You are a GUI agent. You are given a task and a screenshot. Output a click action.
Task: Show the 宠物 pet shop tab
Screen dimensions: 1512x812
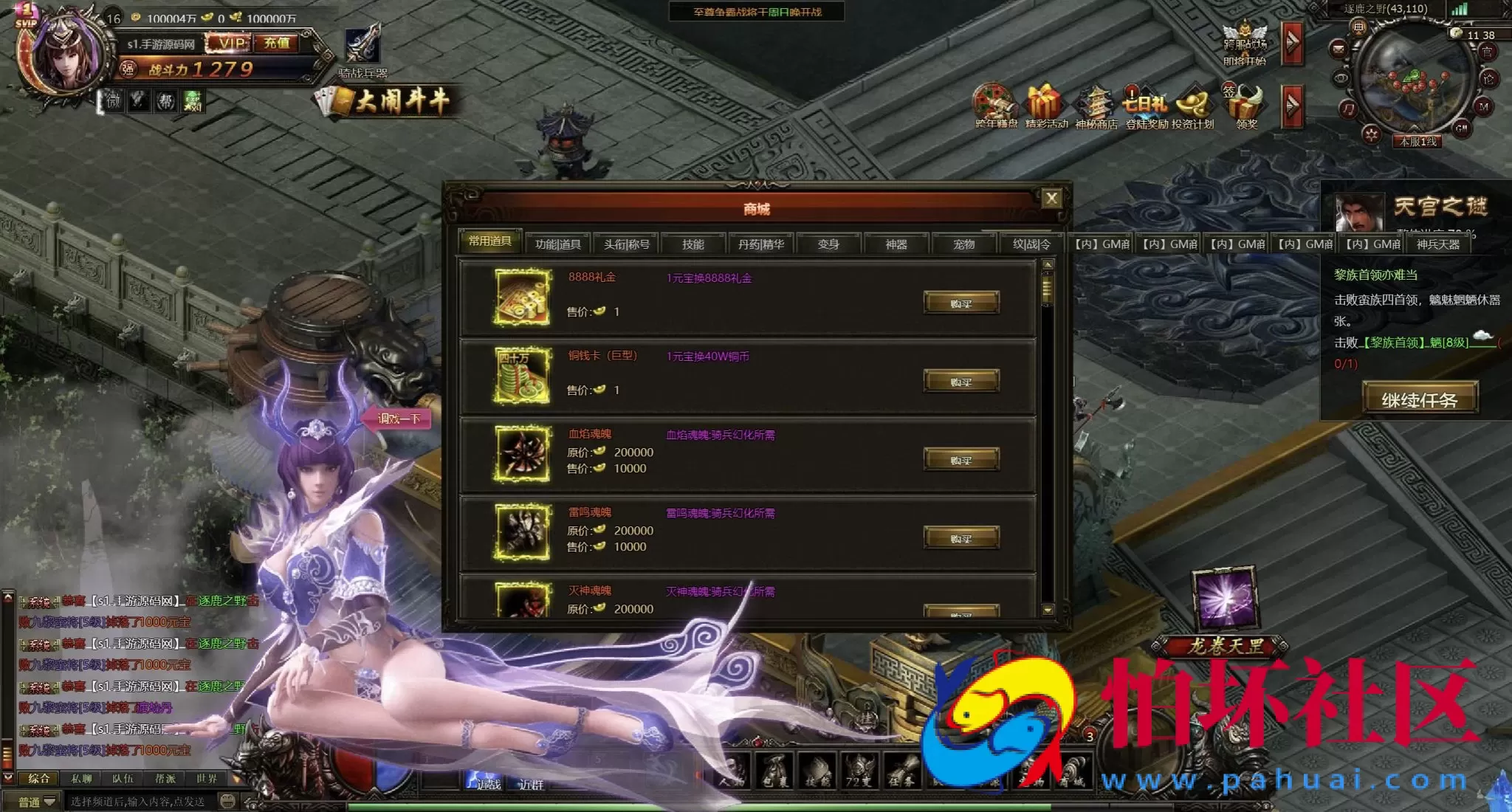(x=963, y=244)
